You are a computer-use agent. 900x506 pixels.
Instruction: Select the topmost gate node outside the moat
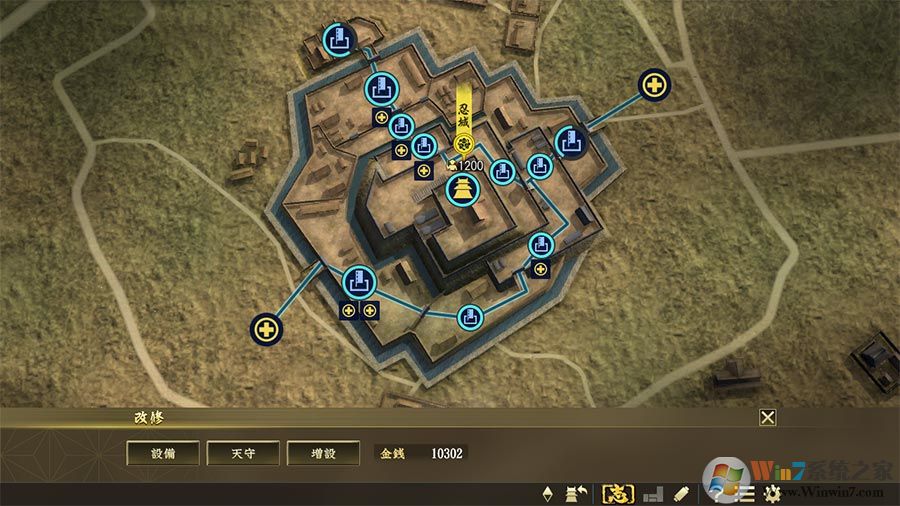[x=339, y=41]
